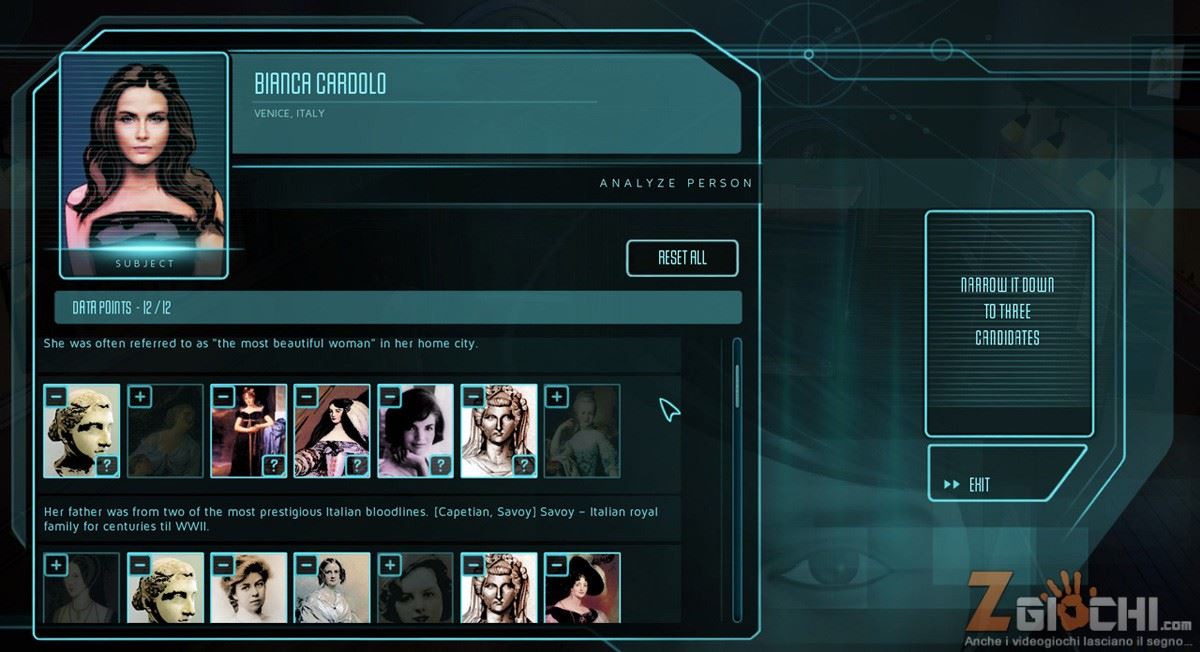The height and width of the screenshot is (652, 1200).
Task: Exclude the woman in white gown with ringlets
Action: [307, 566]
